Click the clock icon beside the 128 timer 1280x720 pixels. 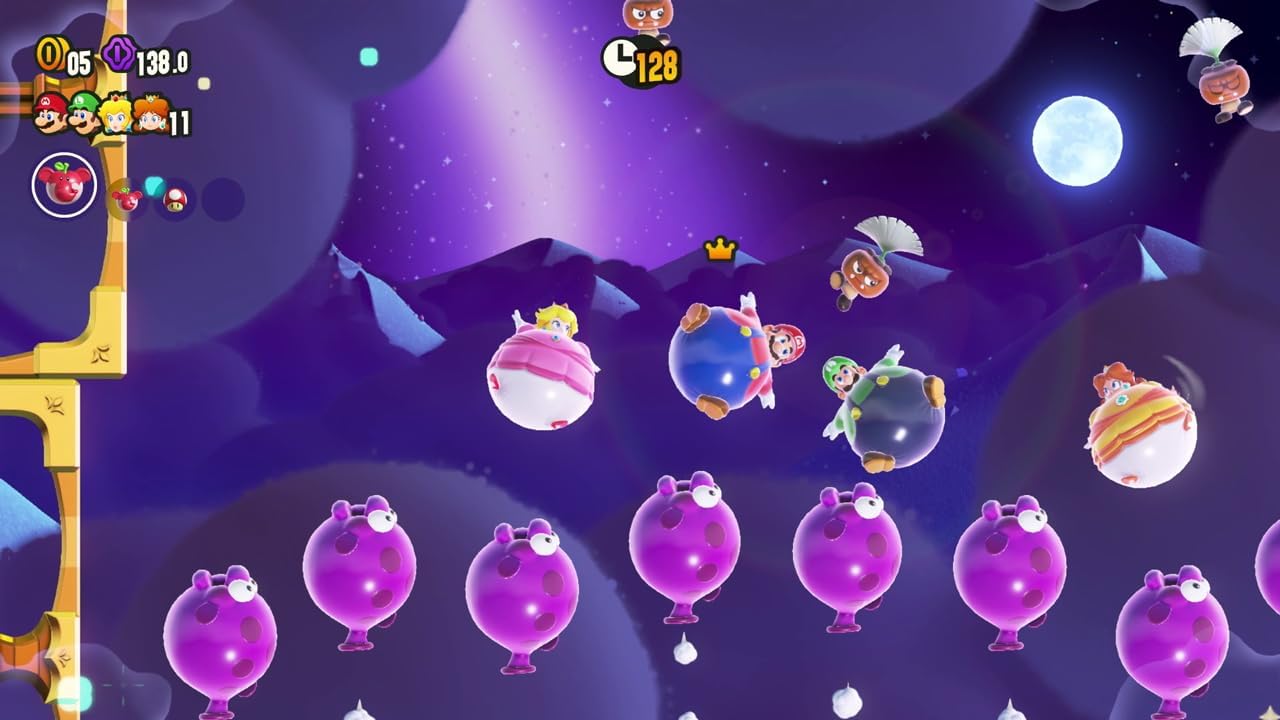tap(620, 59)
